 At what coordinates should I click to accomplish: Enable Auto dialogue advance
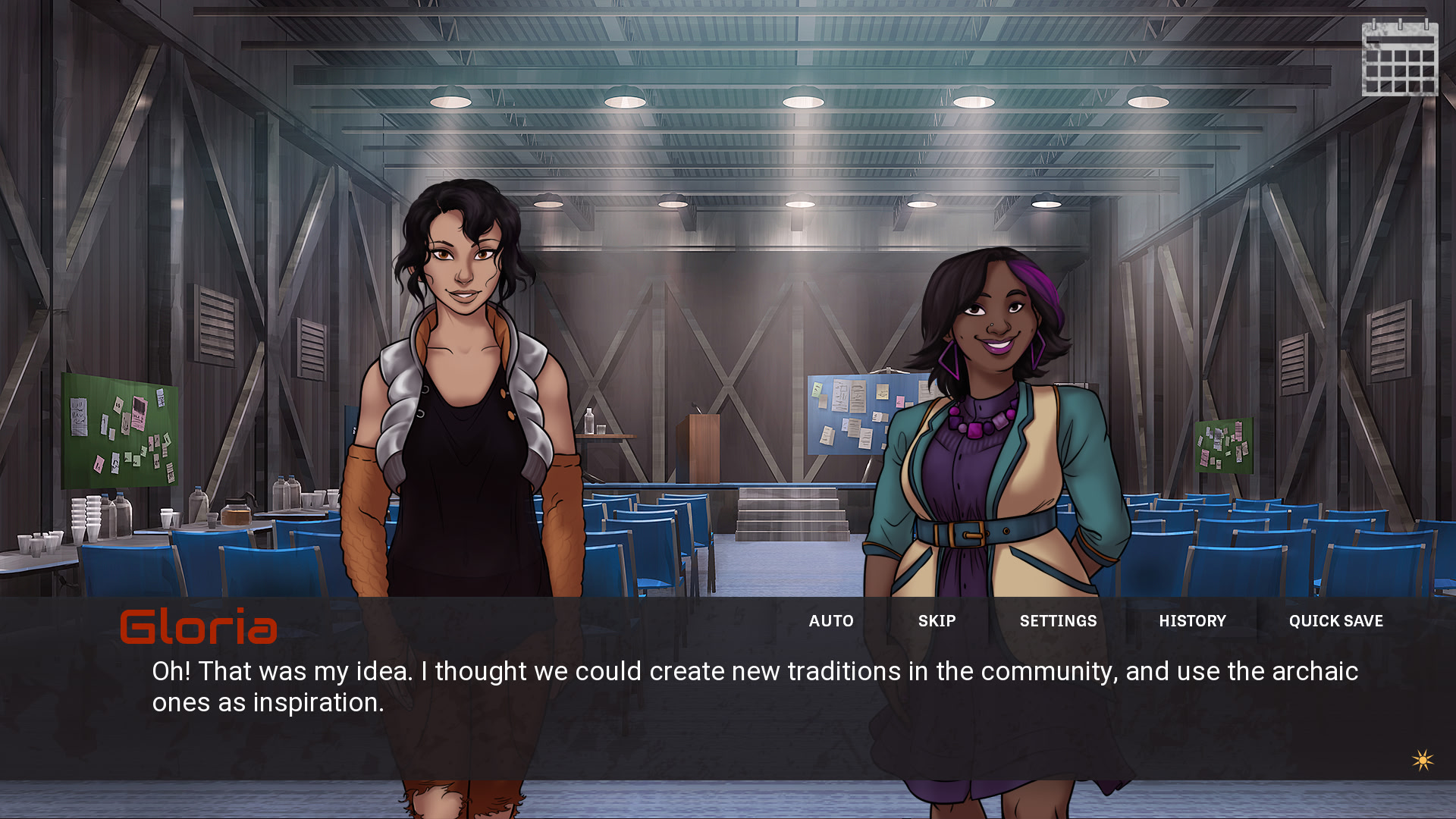[x=831, y=621]
